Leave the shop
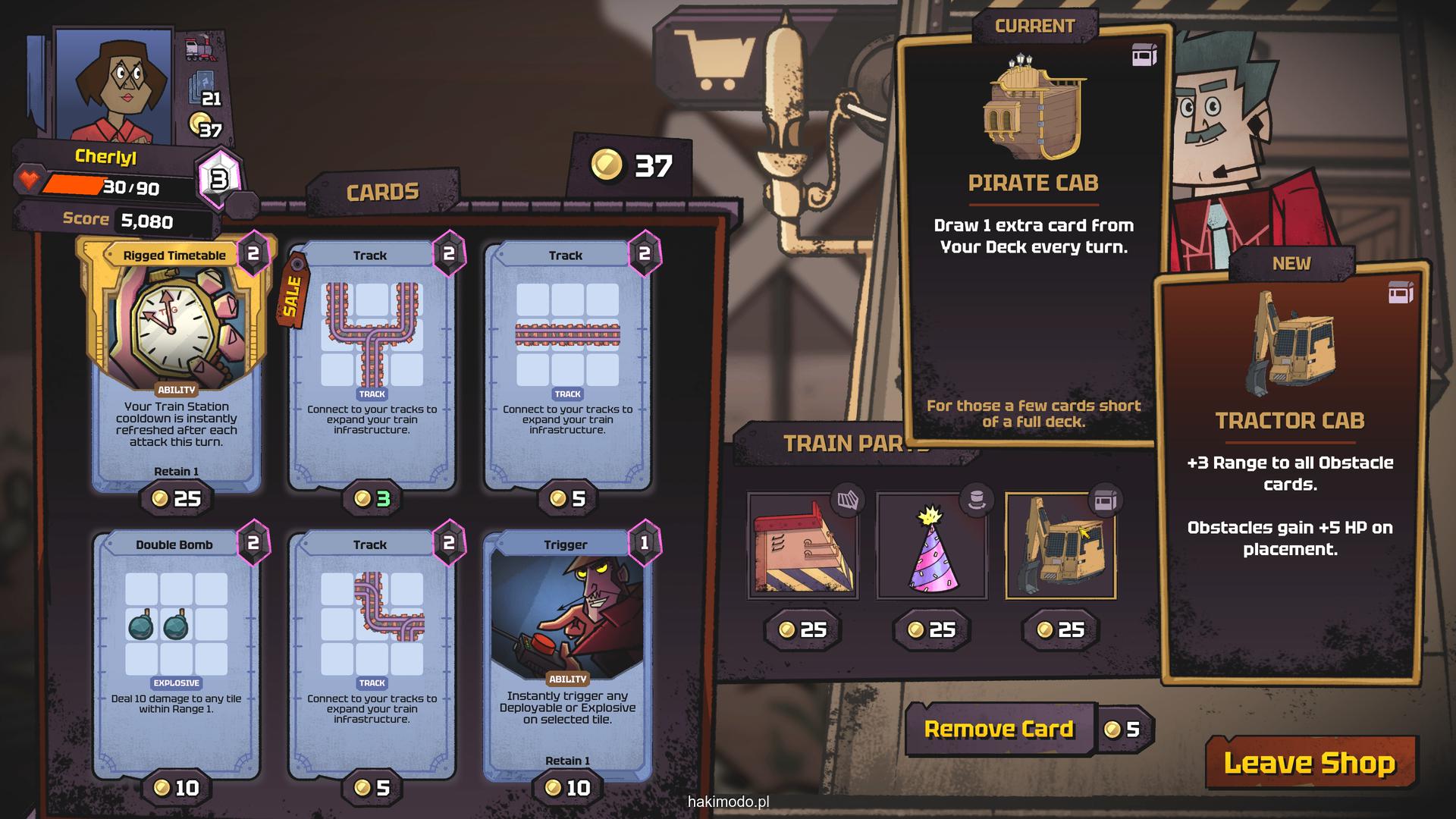The height and width of the screenshot is (819, 1456). 1310,763
